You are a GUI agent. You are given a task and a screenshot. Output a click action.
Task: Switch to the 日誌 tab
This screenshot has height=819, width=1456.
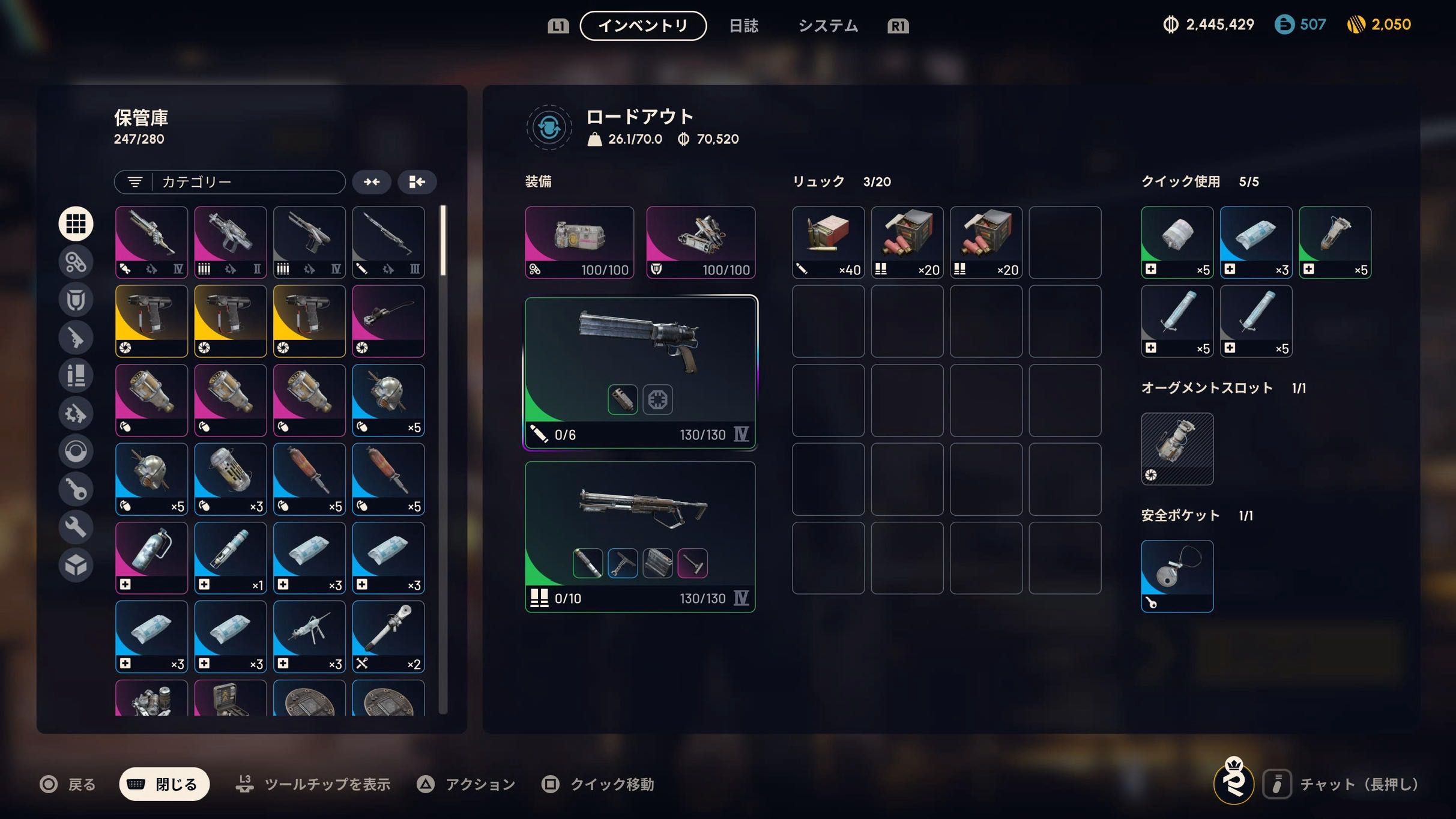coord(743,26)
